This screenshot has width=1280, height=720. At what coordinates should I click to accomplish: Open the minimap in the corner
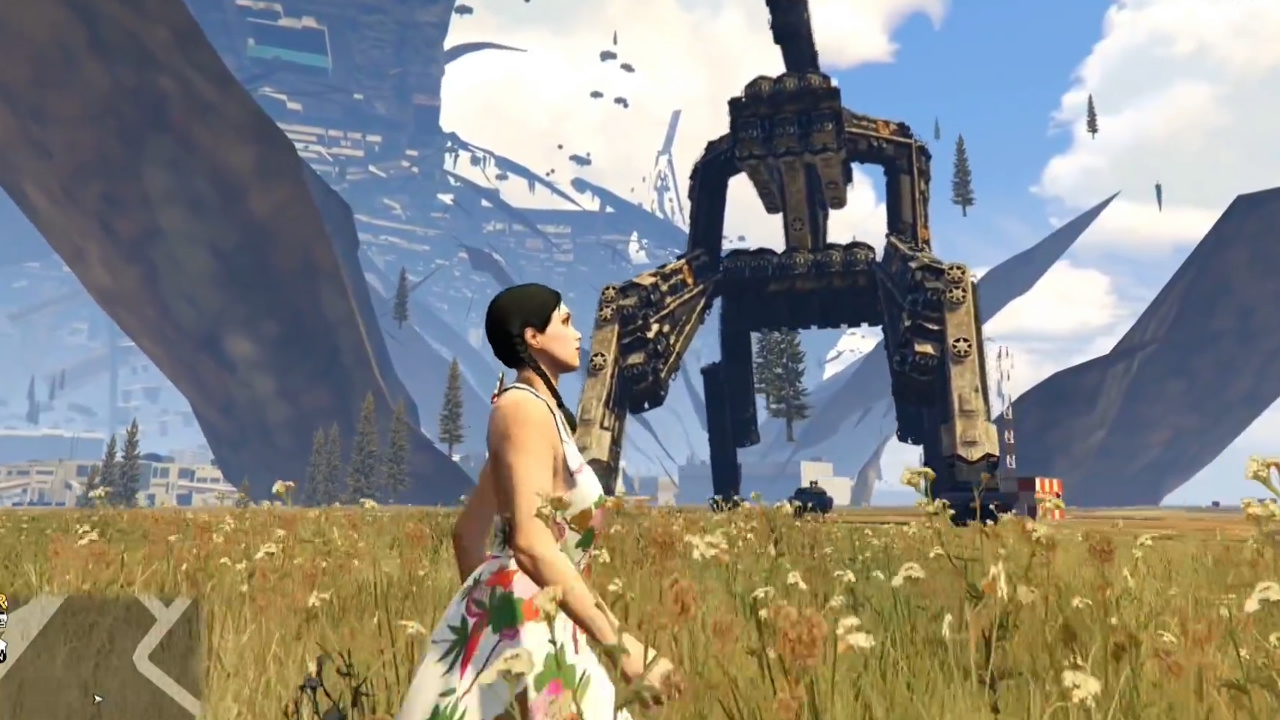coord(100,655)
